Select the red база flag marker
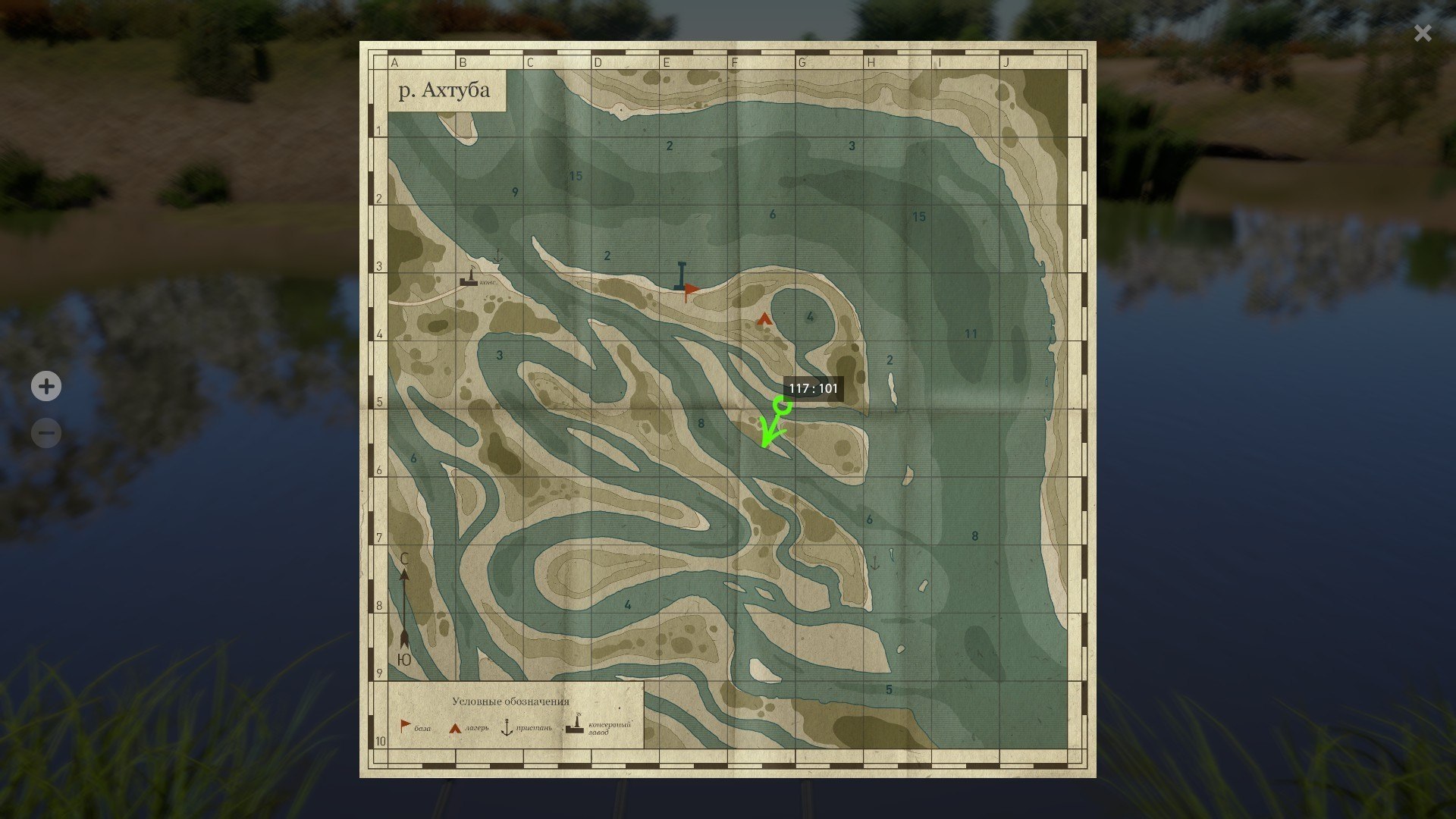Screen dimensions: 1456x819 (x=689, y=288)
